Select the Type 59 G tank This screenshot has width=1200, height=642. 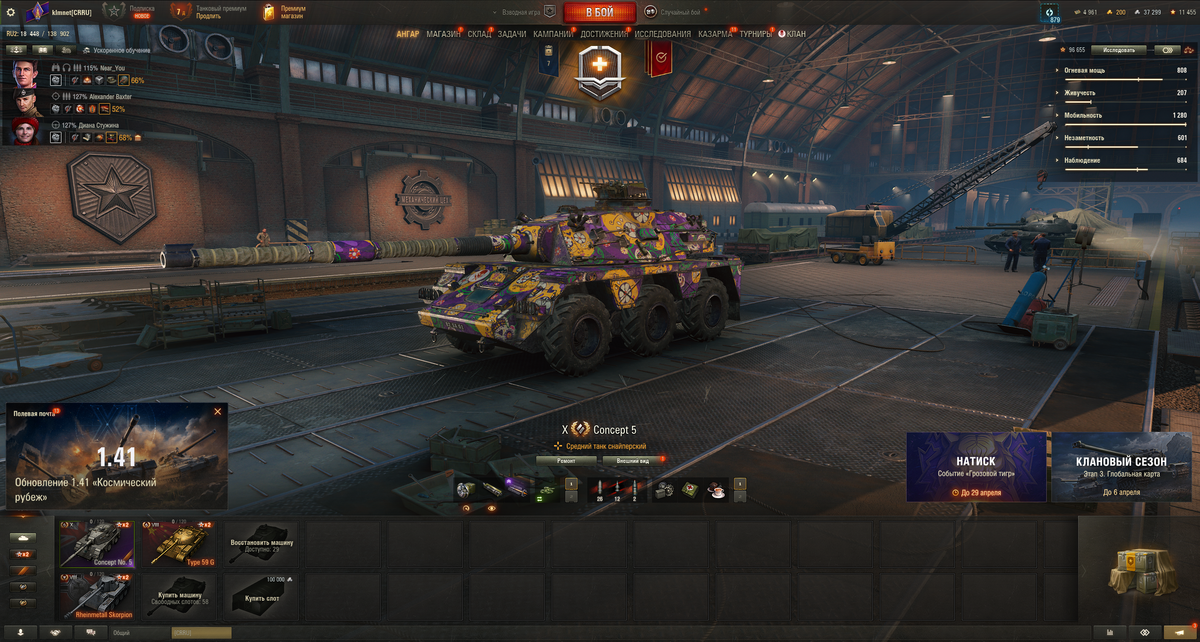[x=181, y=543]
